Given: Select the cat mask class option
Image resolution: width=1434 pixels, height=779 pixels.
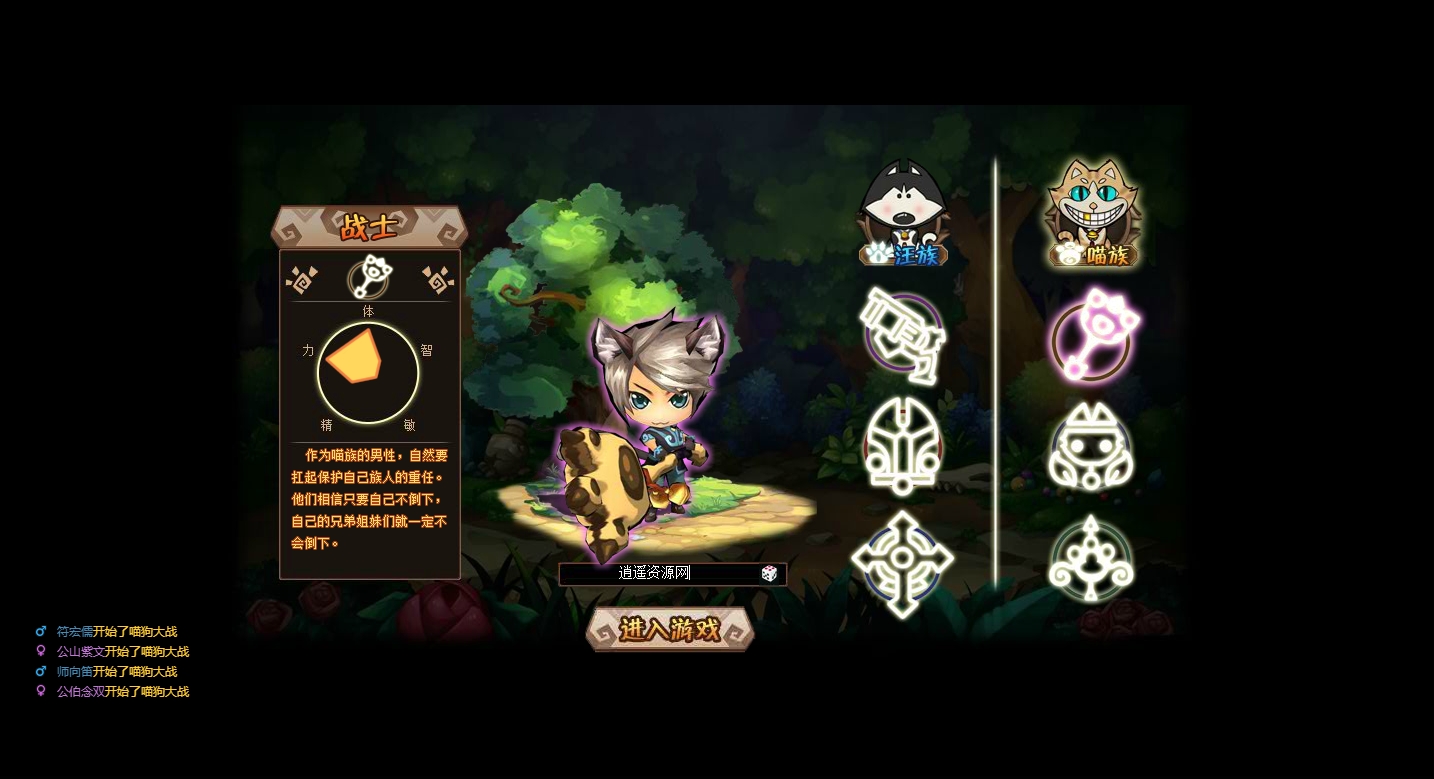Looking at the screenshot, I should (x=1092, y=445).
